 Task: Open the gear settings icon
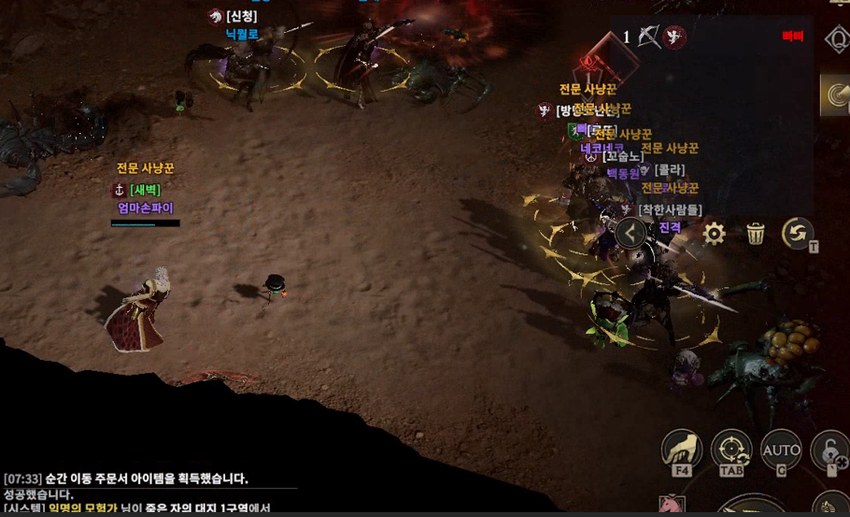pos(713,234)
